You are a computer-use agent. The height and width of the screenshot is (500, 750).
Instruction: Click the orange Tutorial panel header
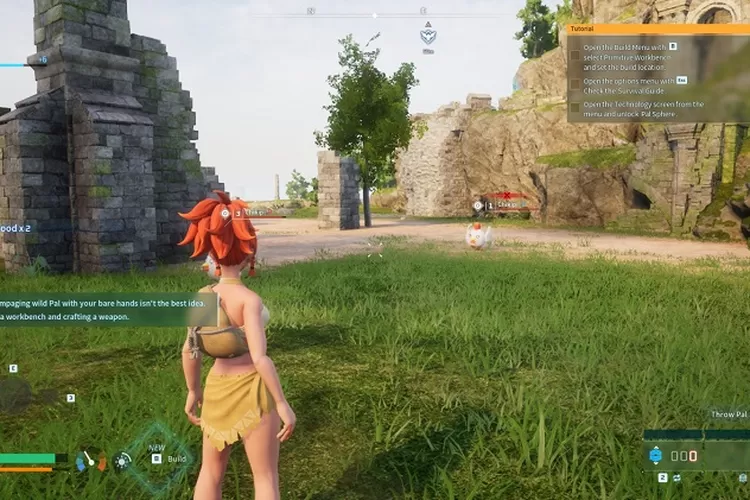[x=657, y=29]
